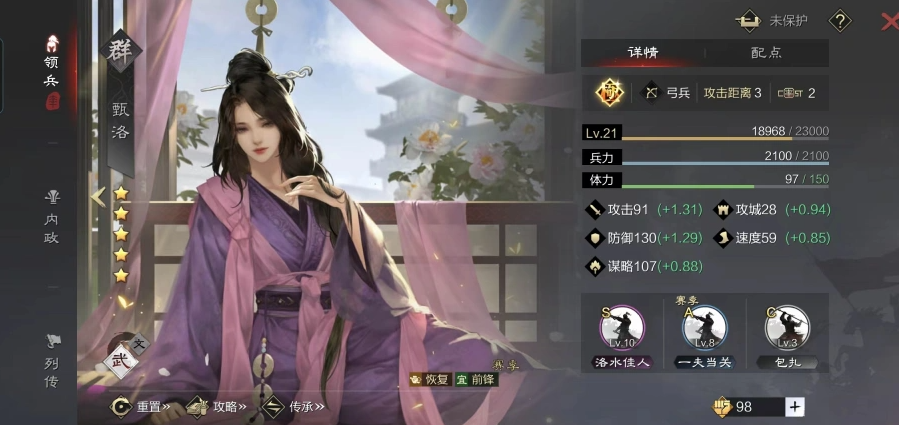Go to previous general with left arrow
The height and width of the screenshot is (425, 899).
pyautogui.click(x=98, y=196)
